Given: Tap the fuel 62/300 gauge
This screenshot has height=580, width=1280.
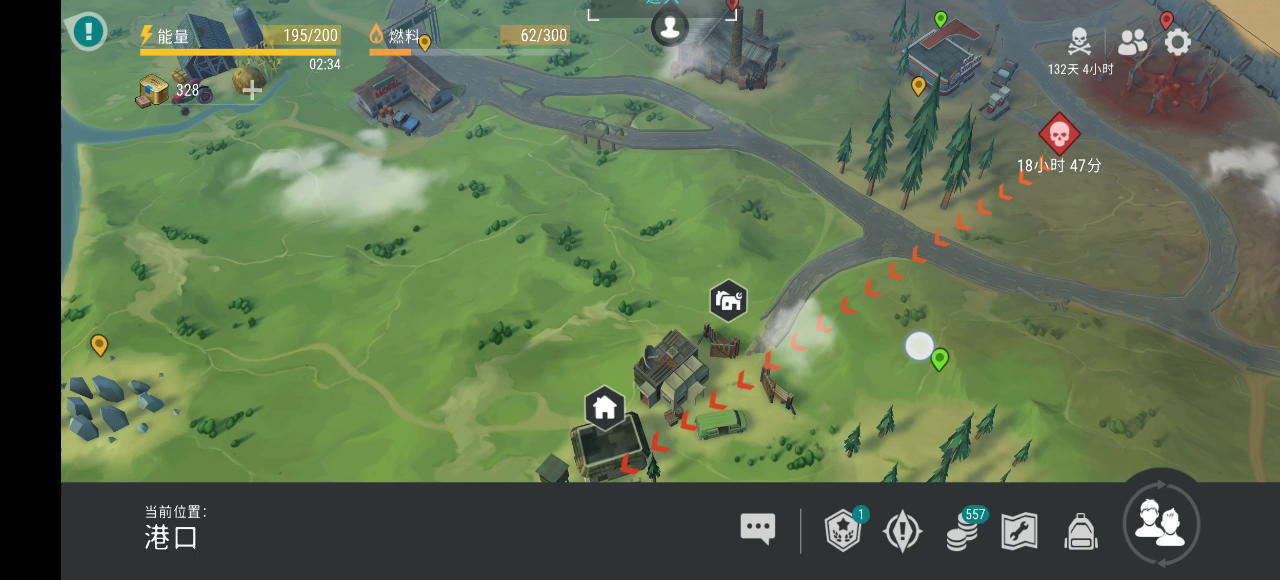Looking at the screenshot, I should pyautogui.click(x=469, y=38).
